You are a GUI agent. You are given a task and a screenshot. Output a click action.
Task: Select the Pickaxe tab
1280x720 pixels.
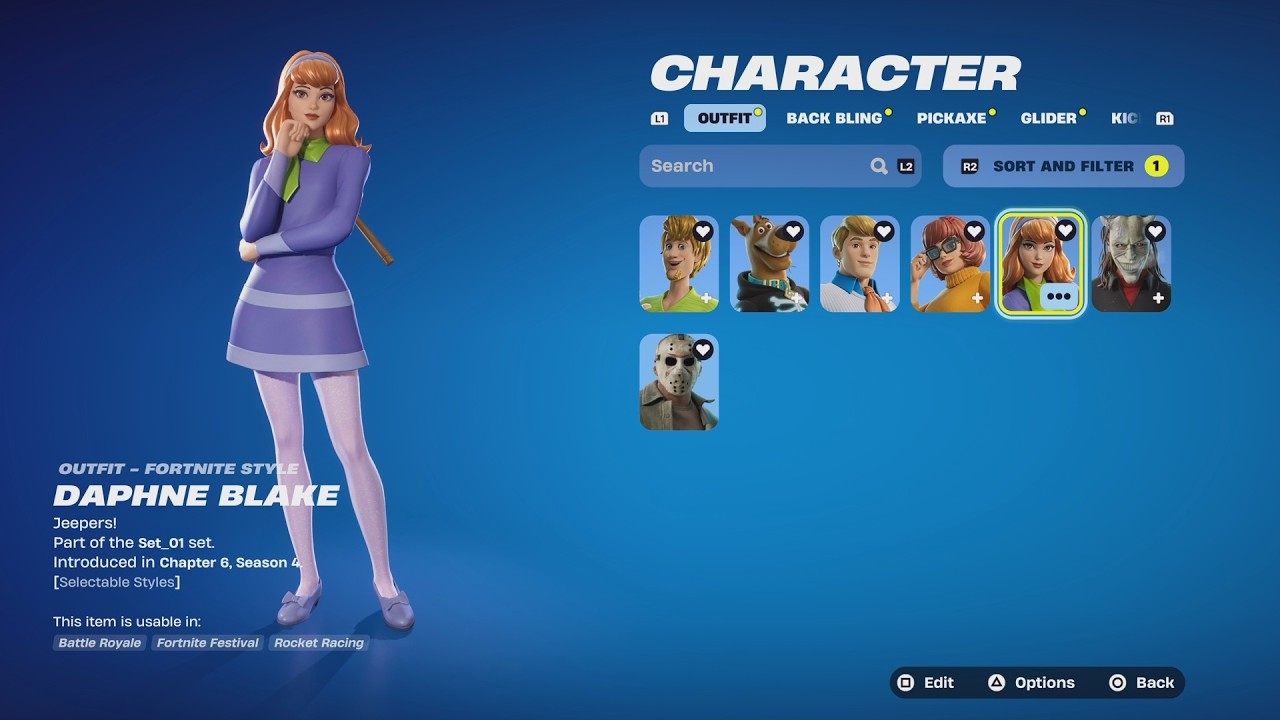(951, 118)
